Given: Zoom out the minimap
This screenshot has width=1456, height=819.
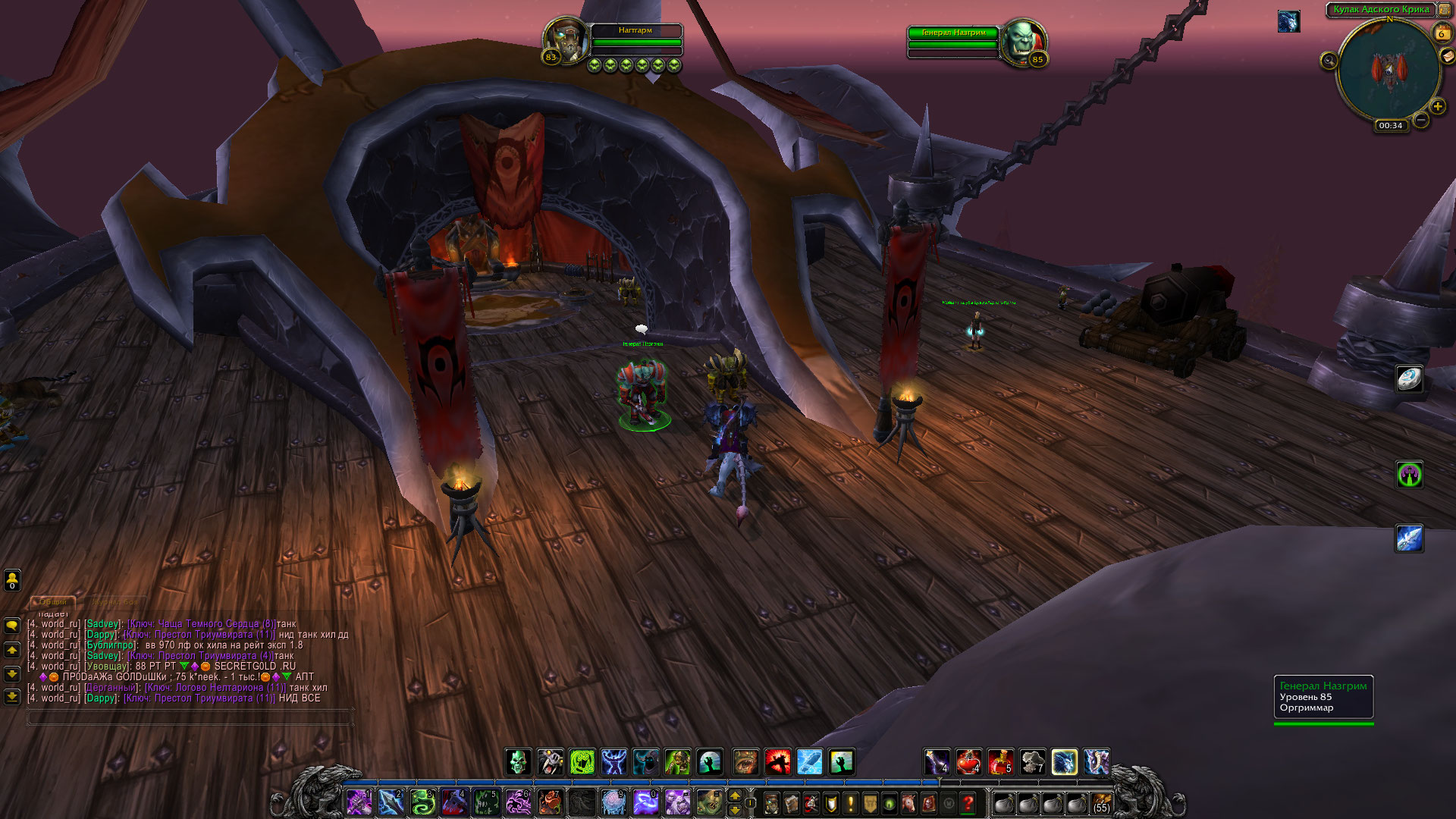Looking at the screenshot, I should tap(1421, 120).
